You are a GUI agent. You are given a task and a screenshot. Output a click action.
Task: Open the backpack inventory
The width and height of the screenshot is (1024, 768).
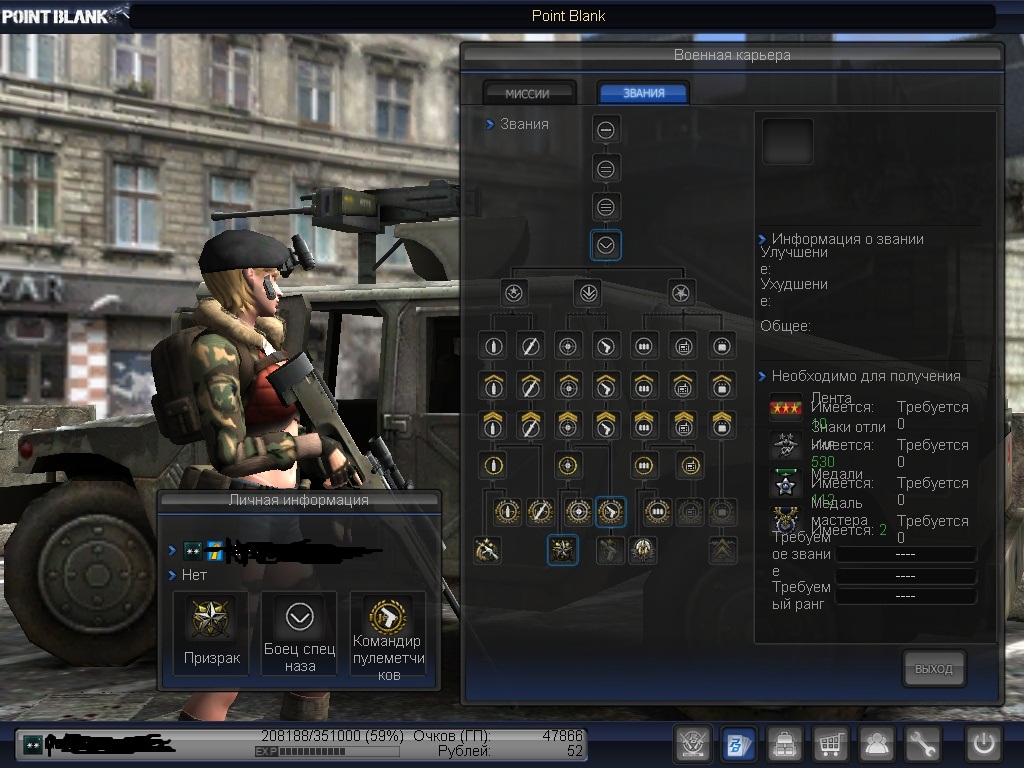click(784, 744)
